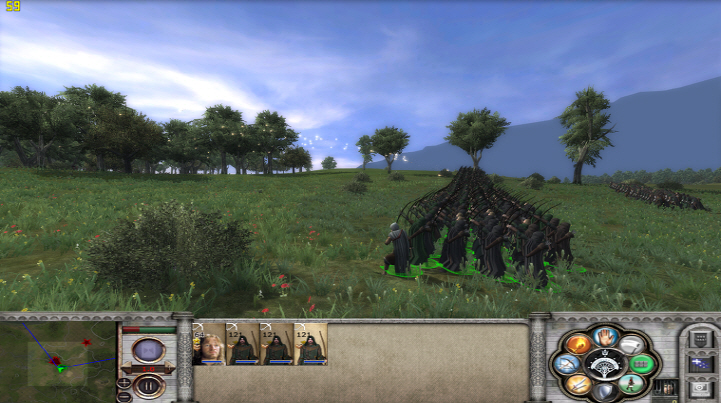
Task: Click the green formation button
Action: point(641,364)
